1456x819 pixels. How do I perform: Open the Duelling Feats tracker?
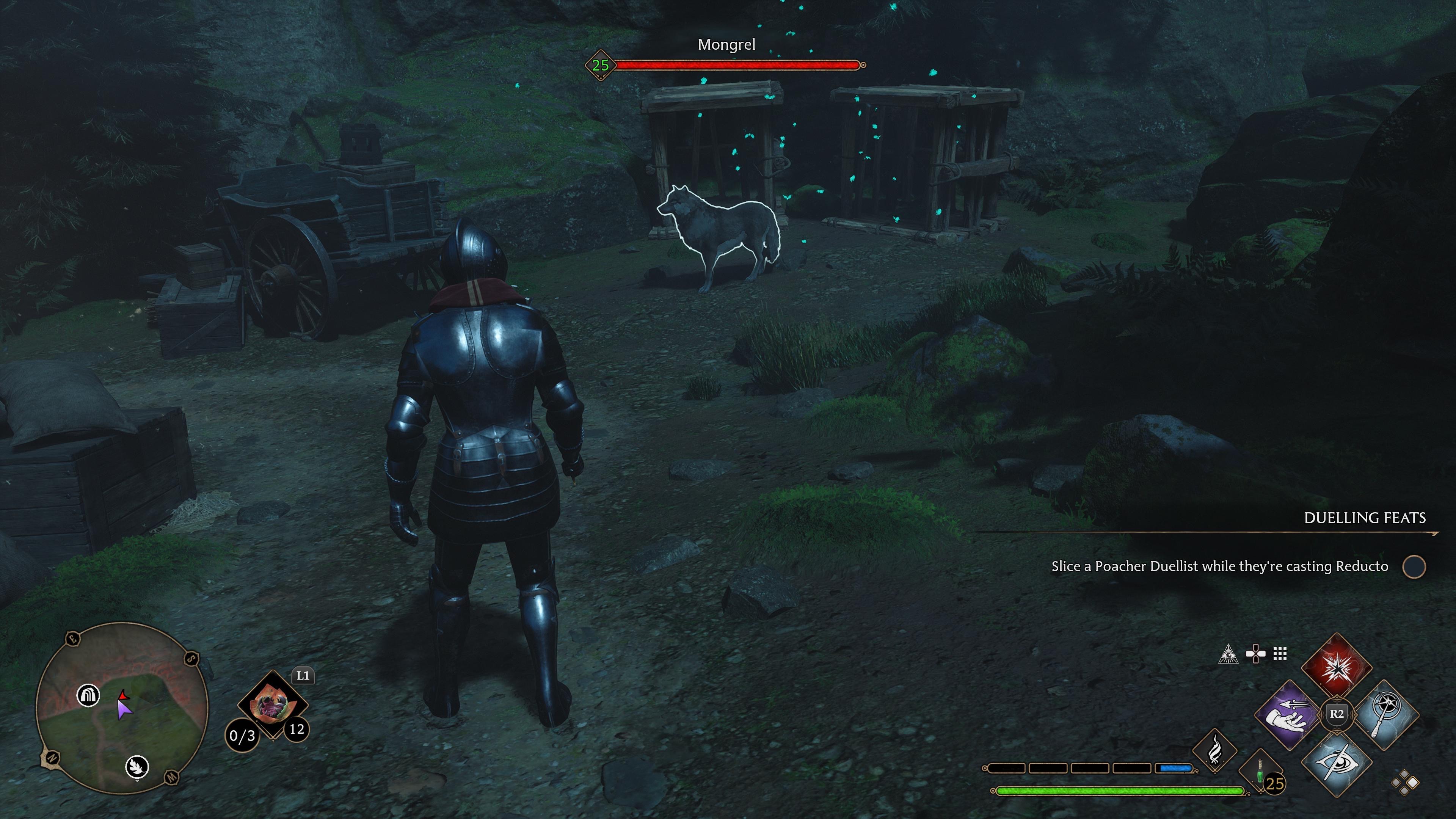pyautogui.click(x=1365, y=518)
